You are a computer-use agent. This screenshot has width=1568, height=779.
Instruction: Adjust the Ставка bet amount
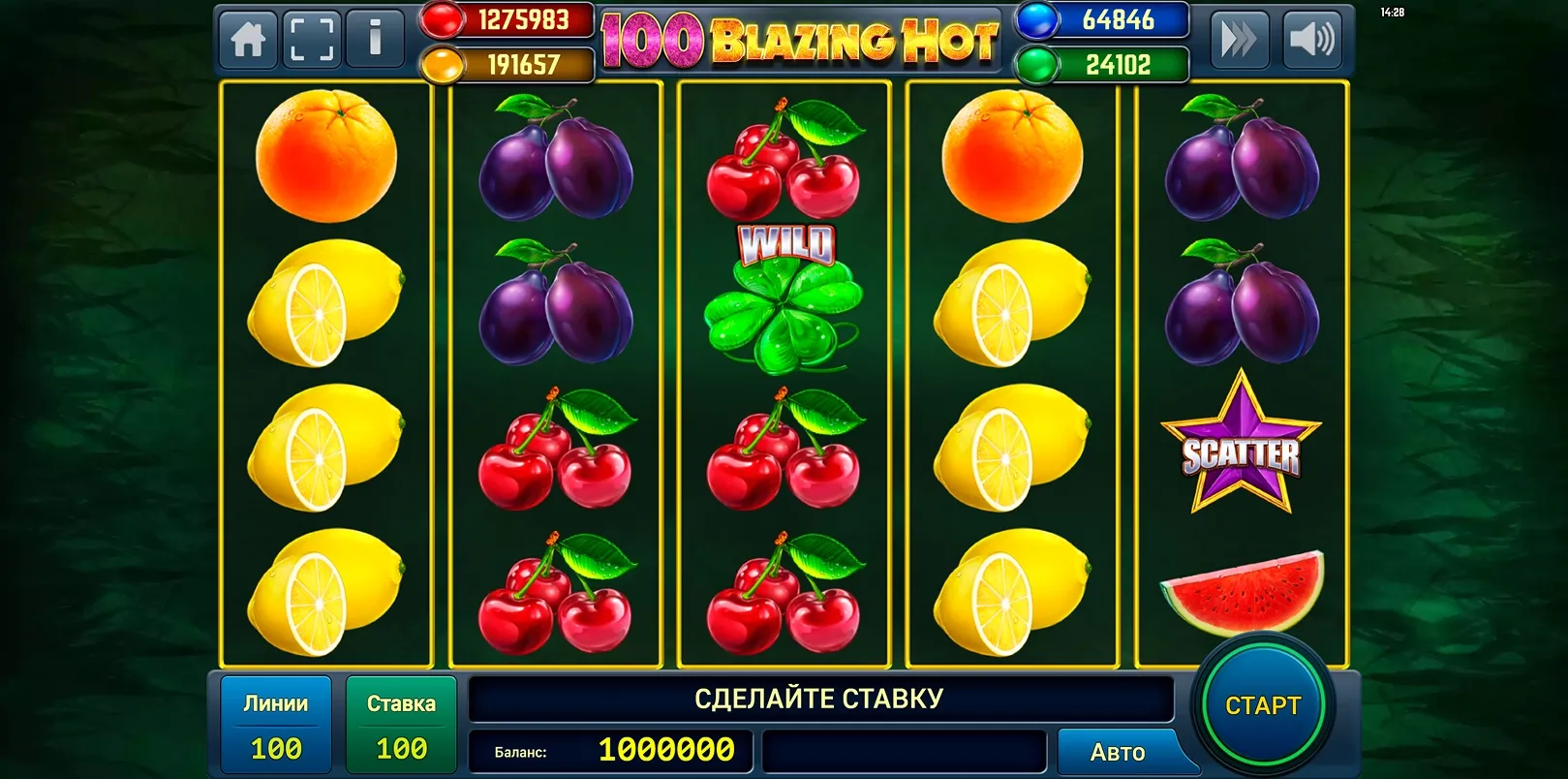coord(401,726)
